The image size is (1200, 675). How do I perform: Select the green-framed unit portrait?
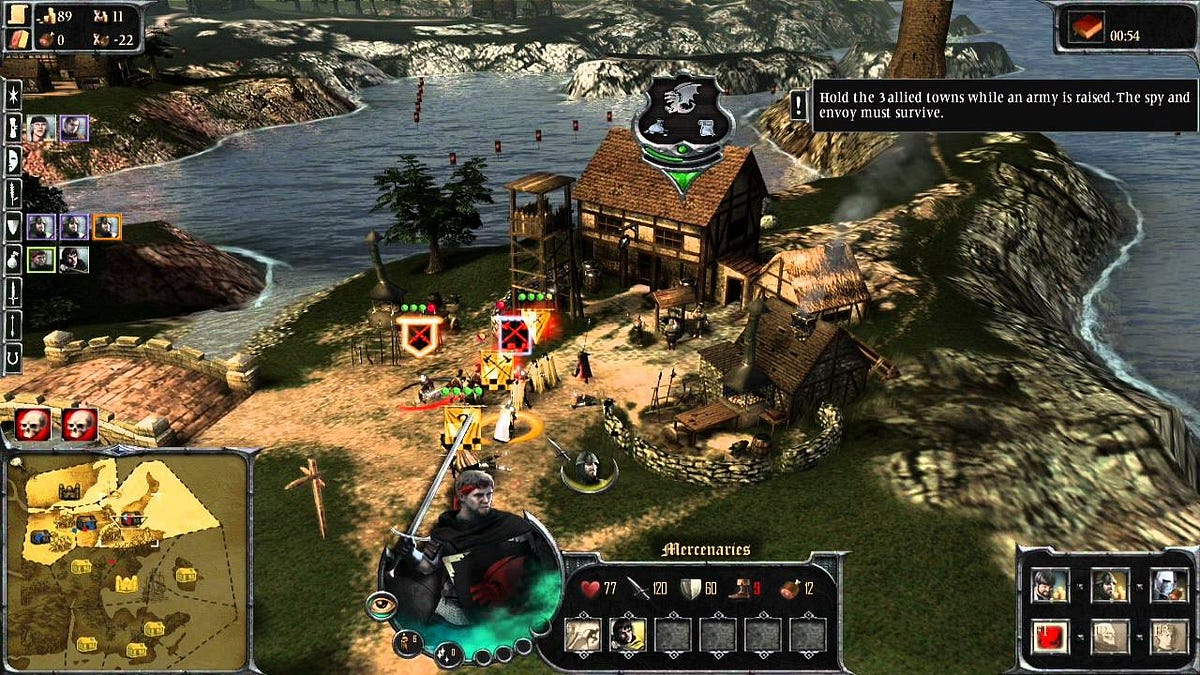tap(40, 260)
